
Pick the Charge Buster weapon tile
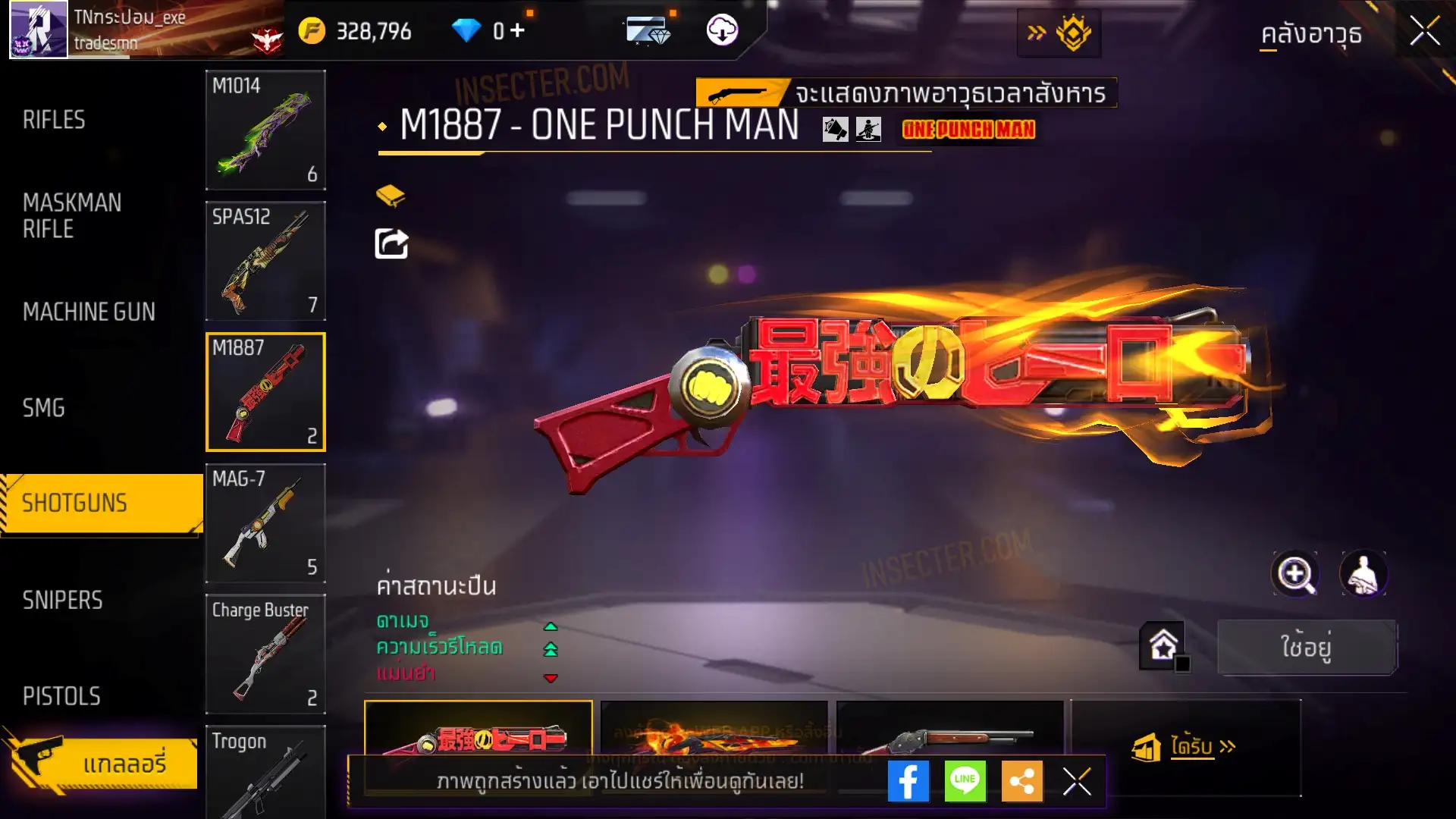click(x=265, y=654)
